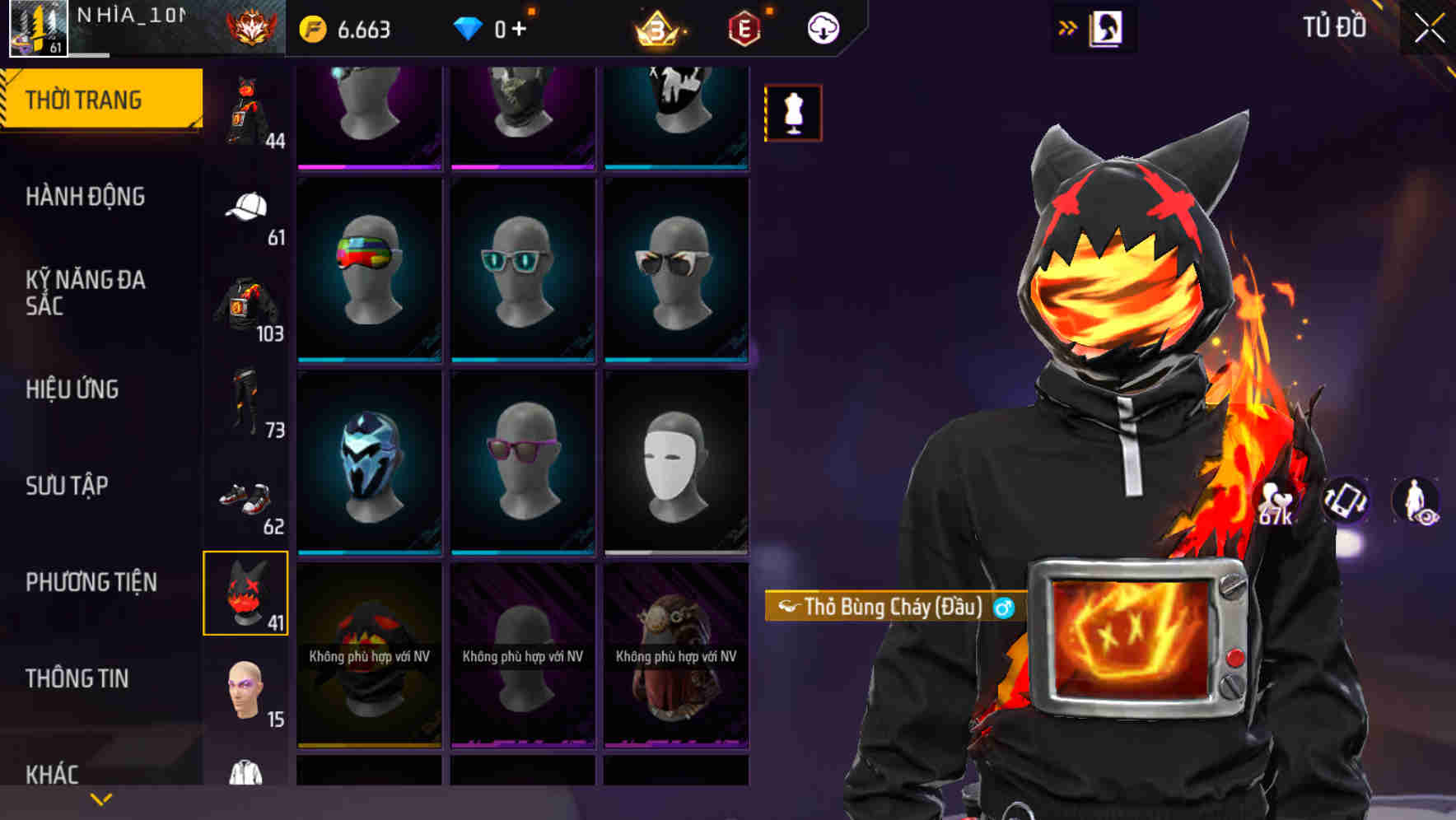Select the white cap headwear category icon
1456x820 pixels.
click(x=245, y=205)
